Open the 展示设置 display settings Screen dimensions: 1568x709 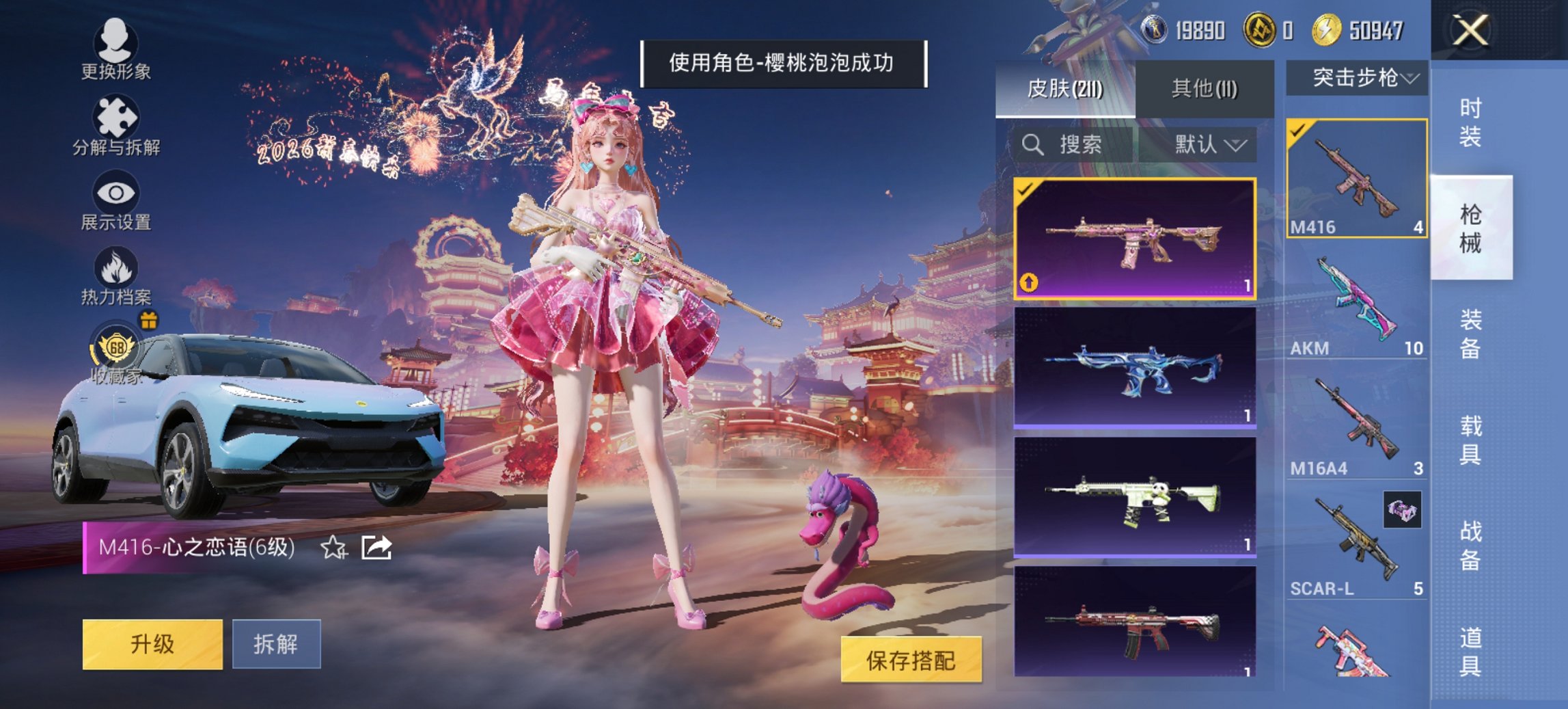coord(116,198)
